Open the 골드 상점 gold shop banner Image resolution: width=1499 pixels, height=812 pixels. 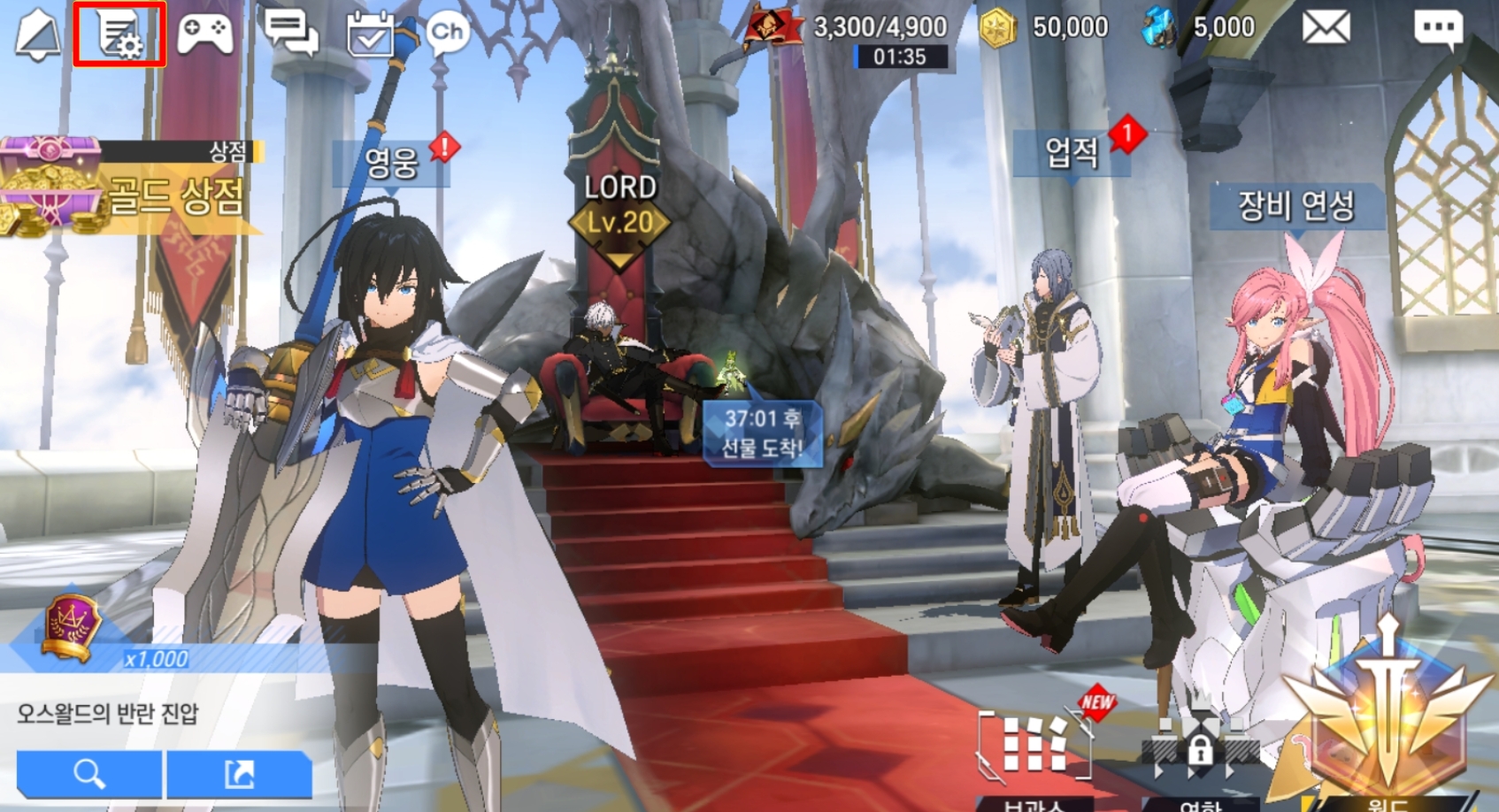[133, 190]
